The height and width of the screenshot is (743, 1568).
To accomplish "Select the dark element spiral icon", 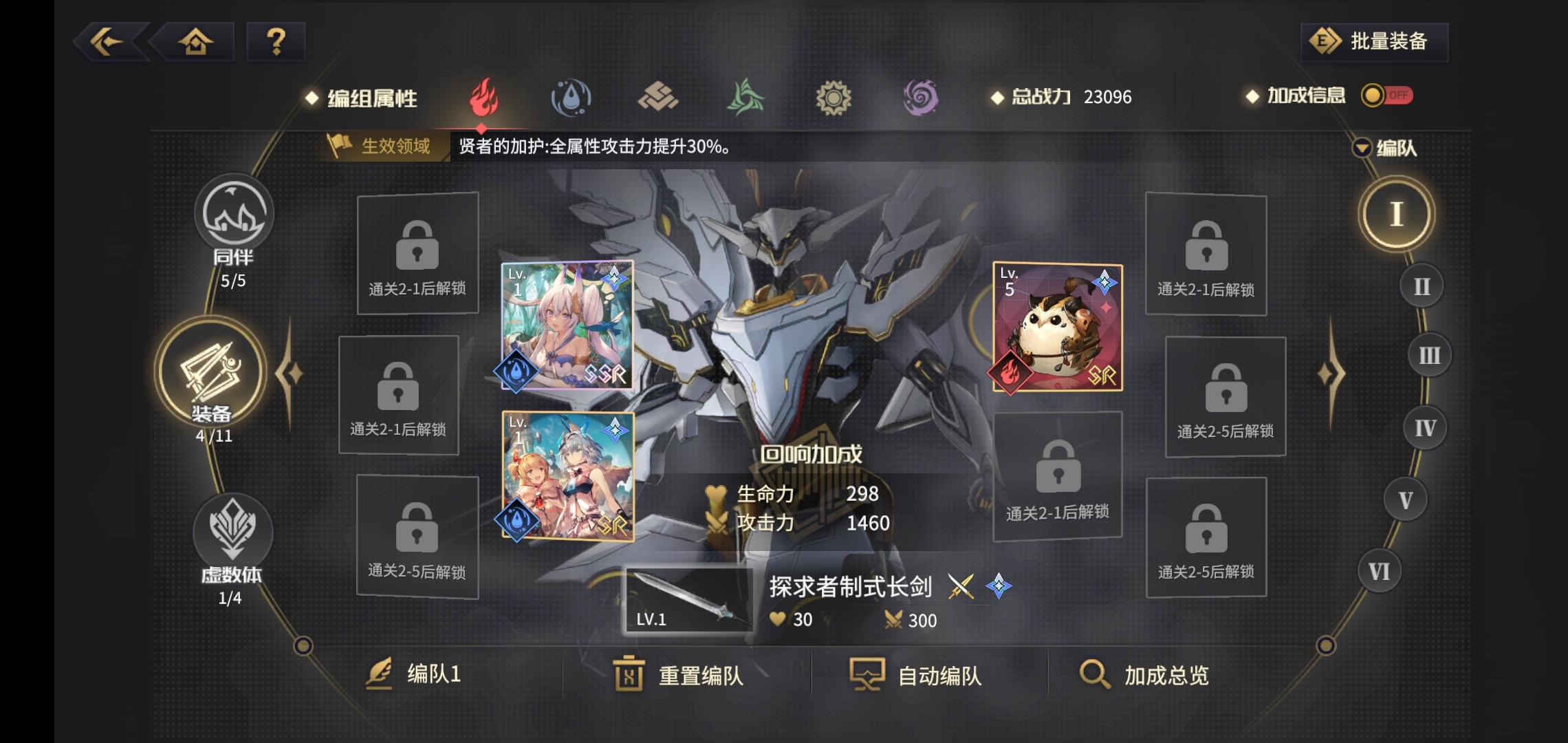I will point(922,98).
